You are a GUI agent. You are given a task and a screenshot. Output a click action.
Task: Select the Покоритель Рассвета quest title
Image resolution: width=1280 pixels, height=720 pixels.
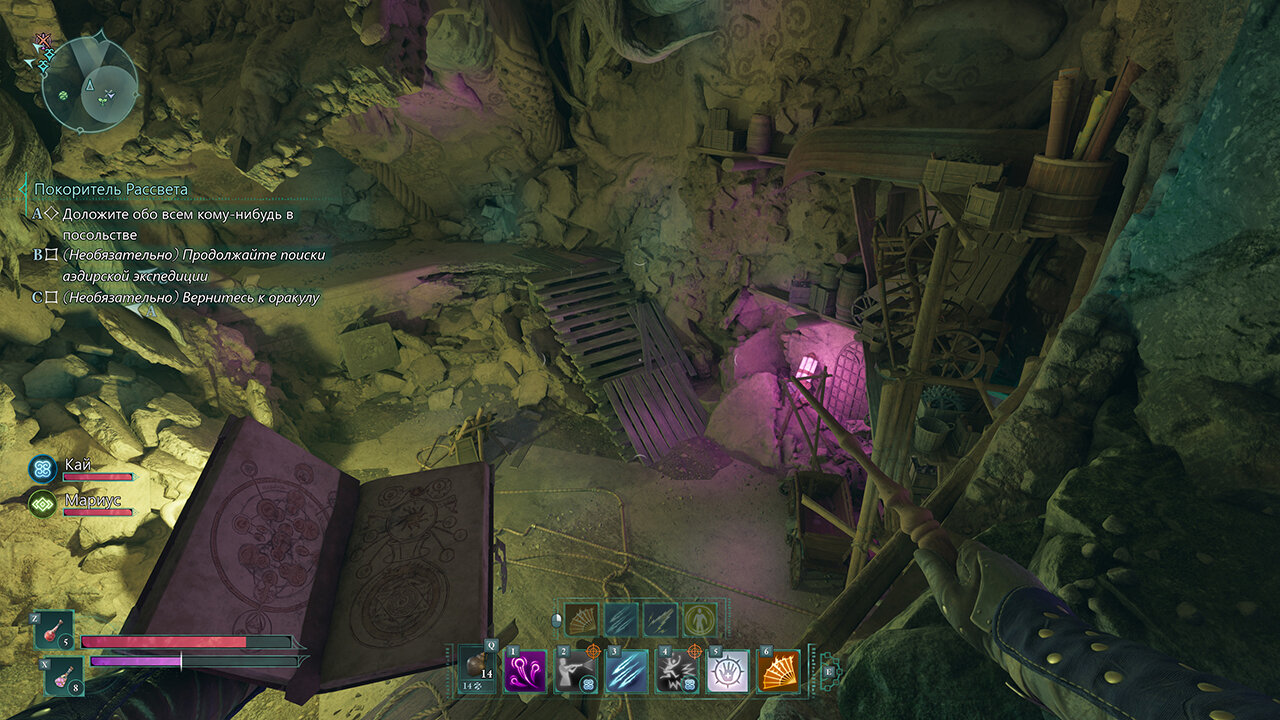[111, 189]
